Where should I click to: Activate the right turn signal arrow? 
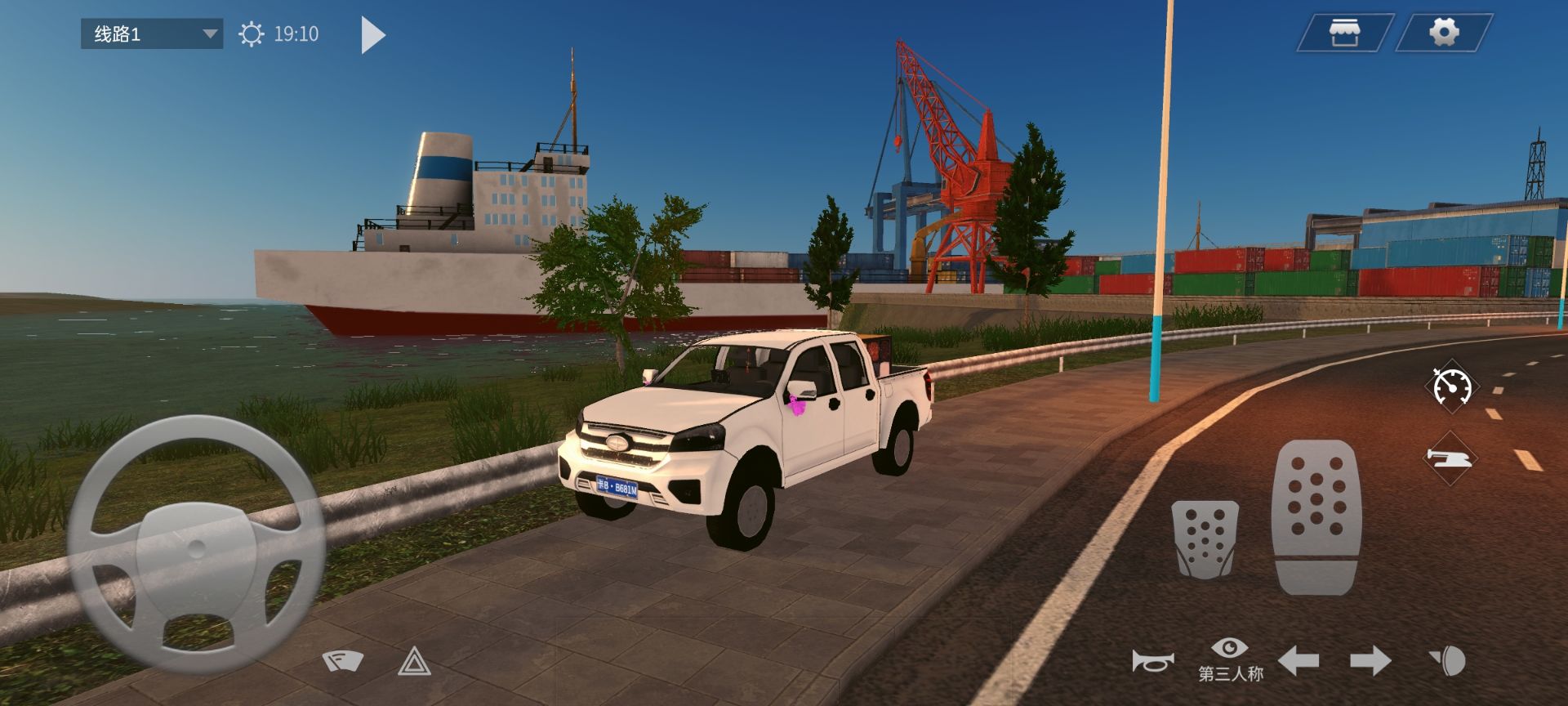click(x=1370, y=660)
